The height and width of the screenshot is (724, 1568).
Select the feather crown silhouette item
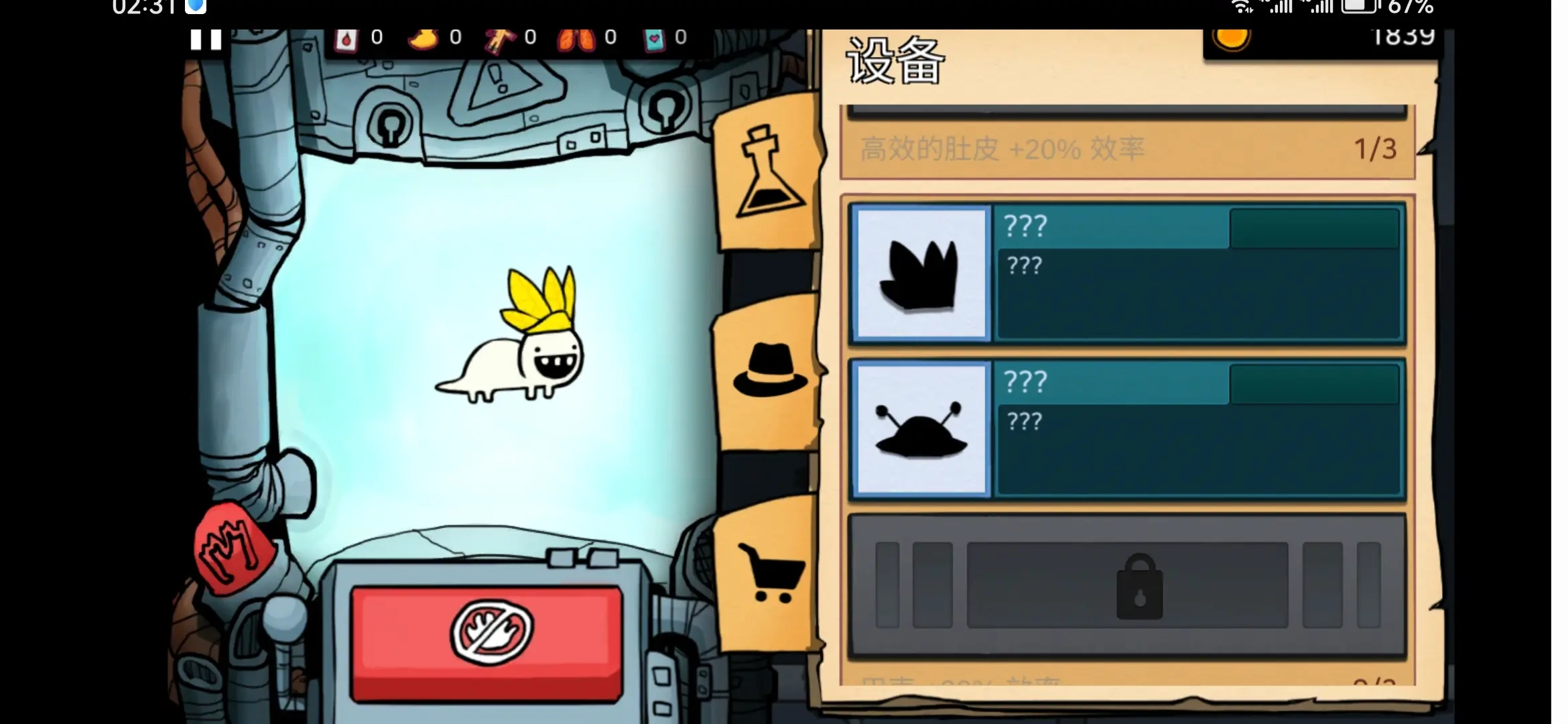[x=921, y=274]
